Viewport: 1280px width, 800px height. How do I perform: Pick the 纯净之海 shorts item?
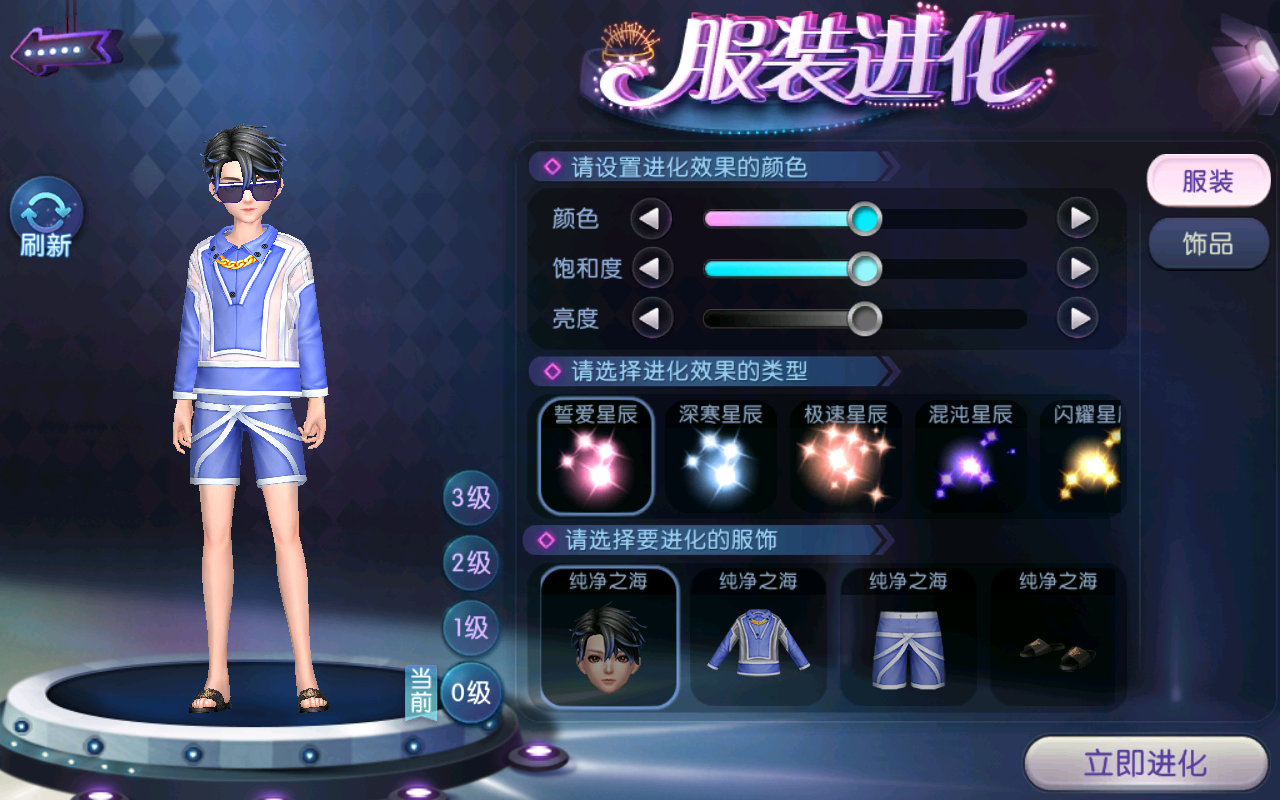tap(908, 637)
